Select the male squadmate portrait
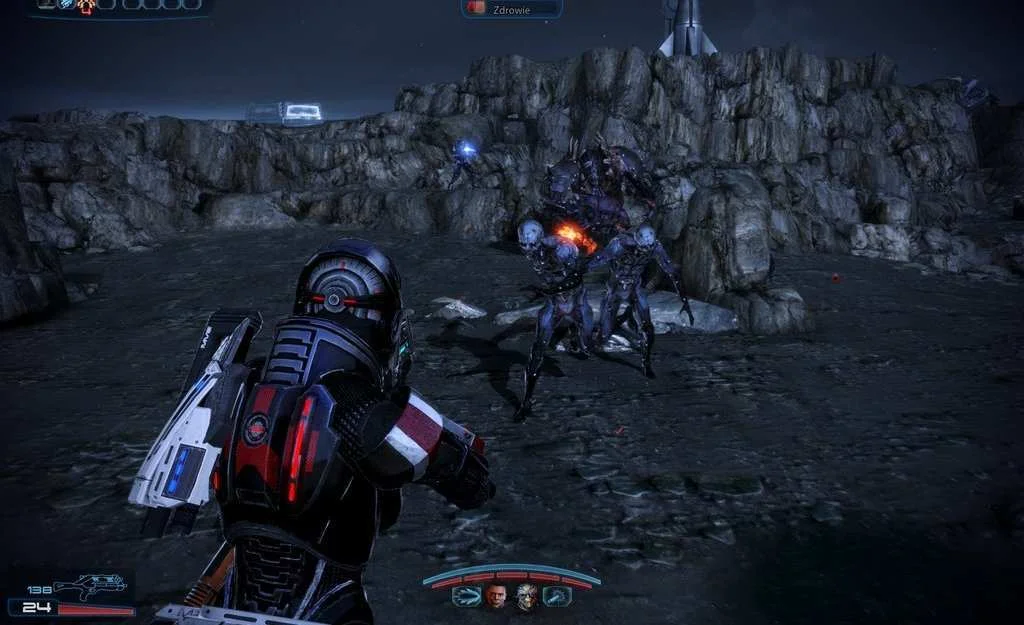 click(x=496, y=597)
